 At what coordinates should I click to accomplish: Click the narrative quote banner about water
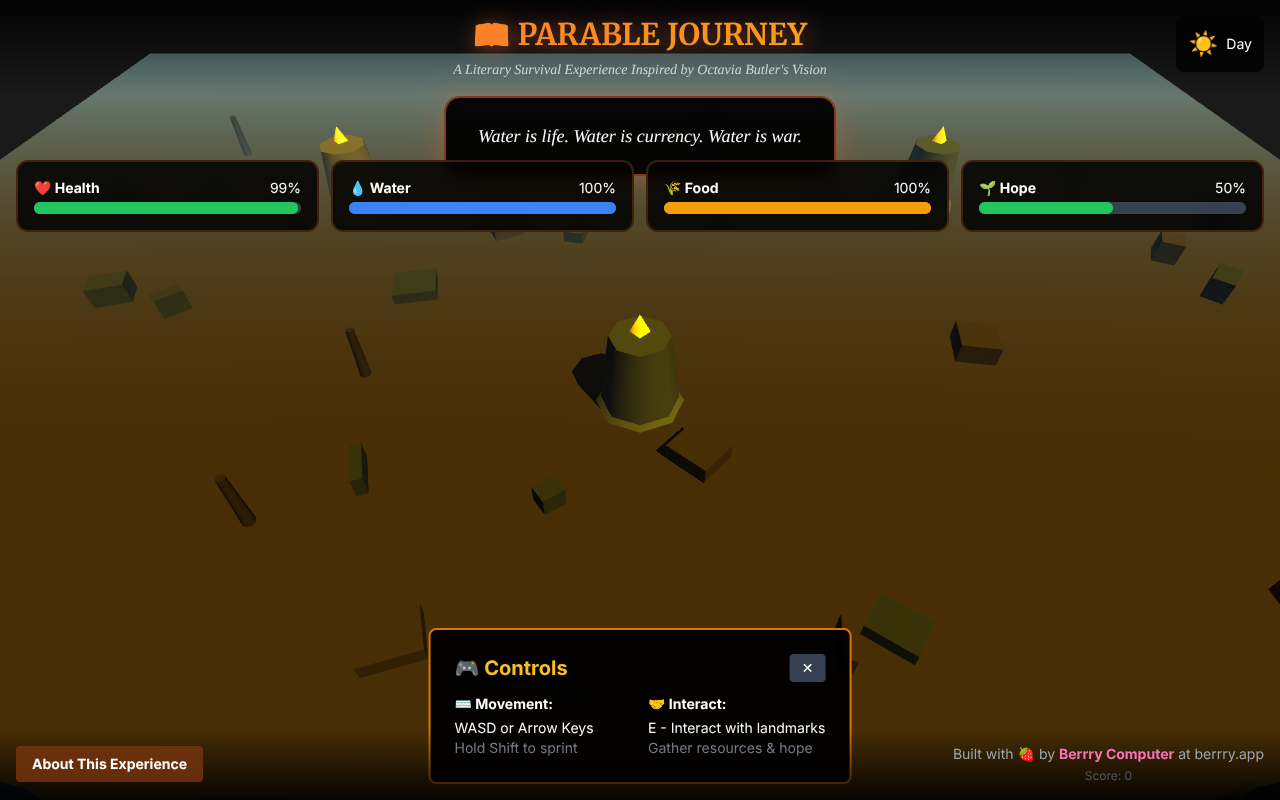(640, 136)
